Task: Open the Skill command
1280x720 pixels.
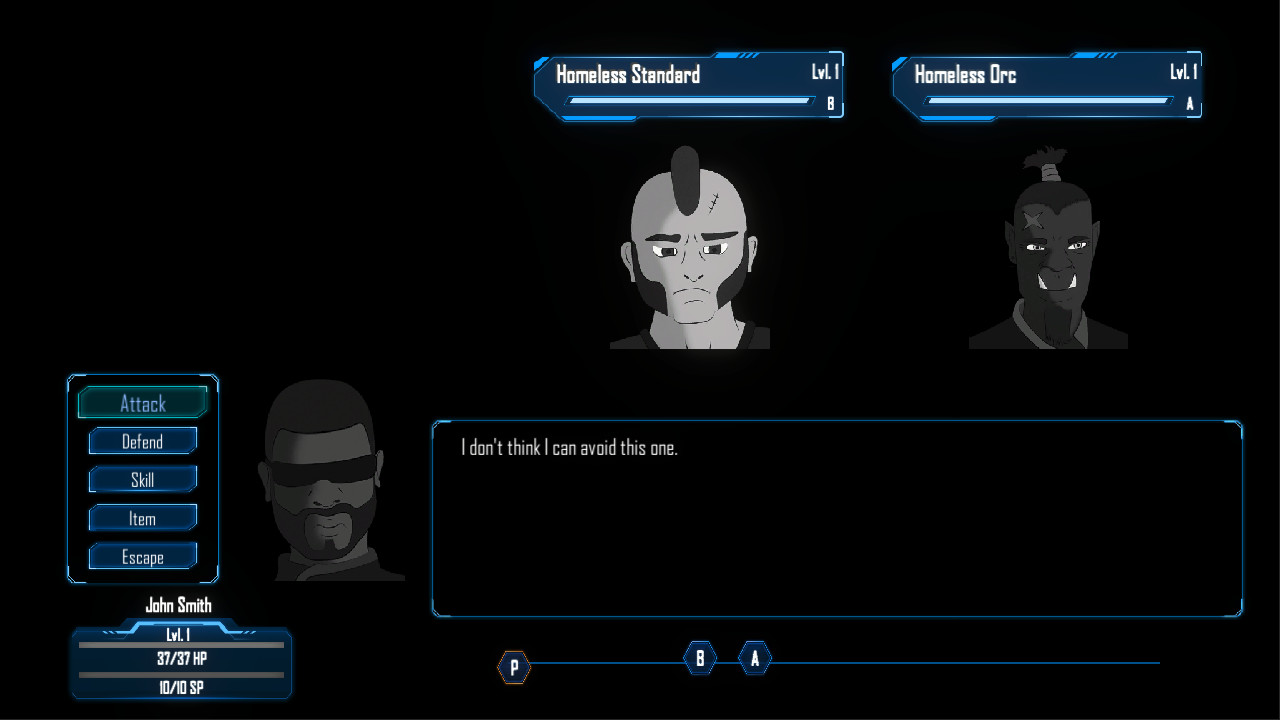Action: click(x=142, y=480)
